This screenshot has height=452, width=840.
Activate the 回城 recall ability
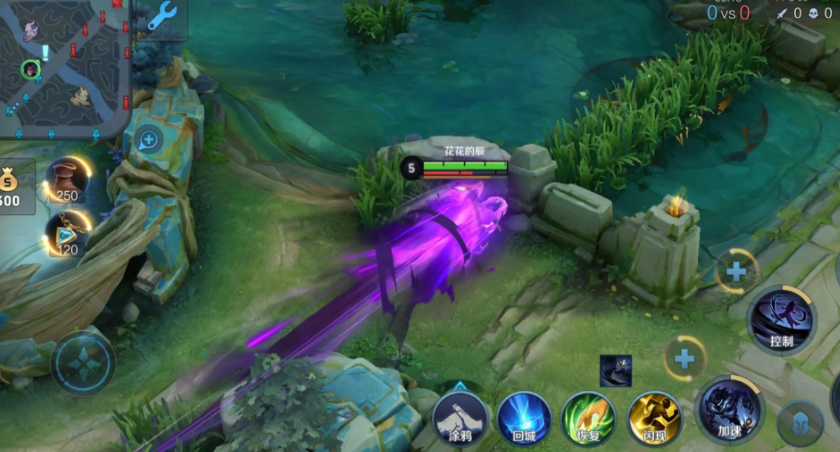pyautogui.click(x=524, y=416)
